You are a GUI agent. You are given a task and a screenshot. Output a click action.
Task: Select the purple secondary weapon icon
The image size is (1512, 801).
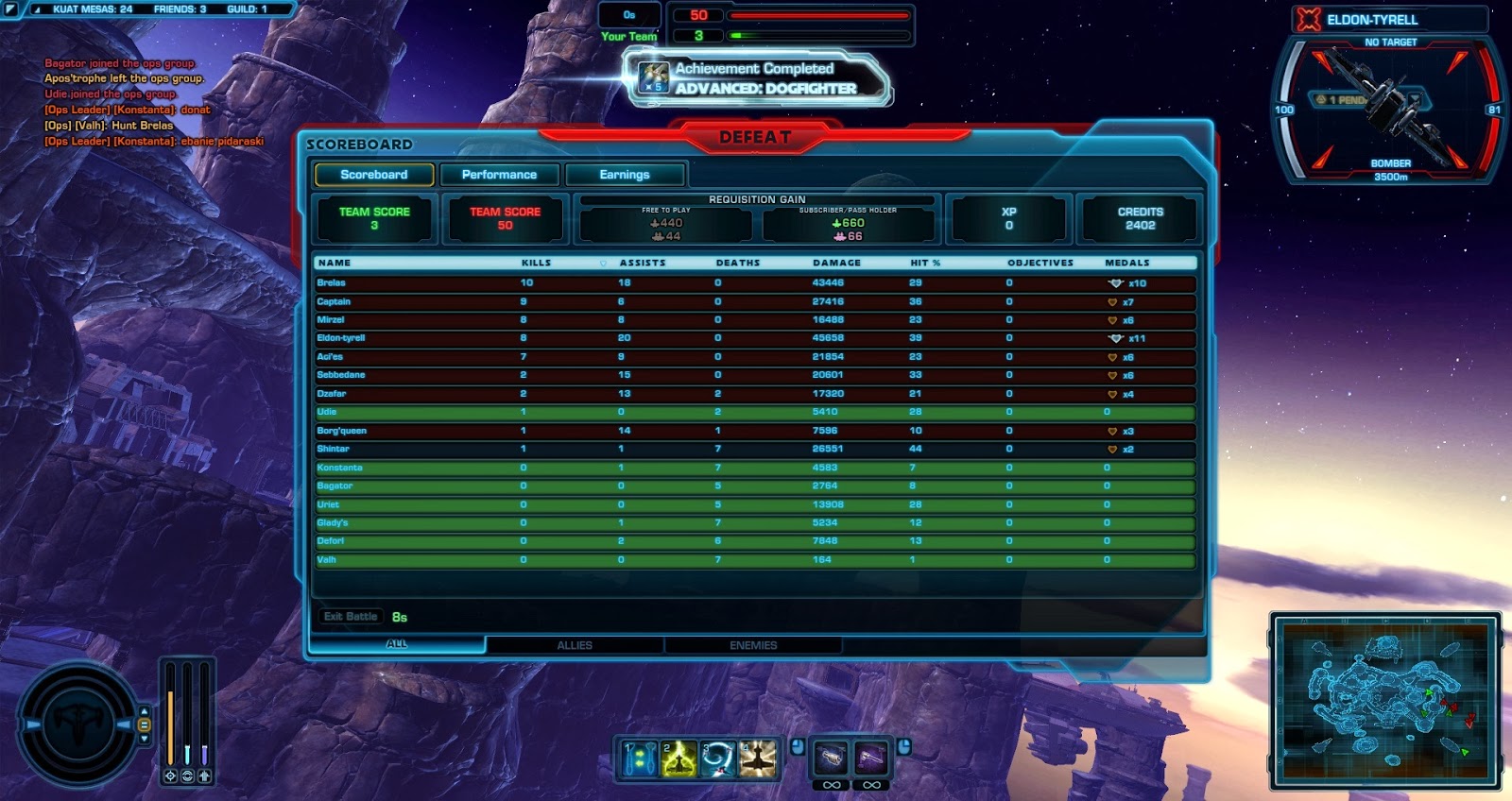pyautogui.click(x=871, y=758)
